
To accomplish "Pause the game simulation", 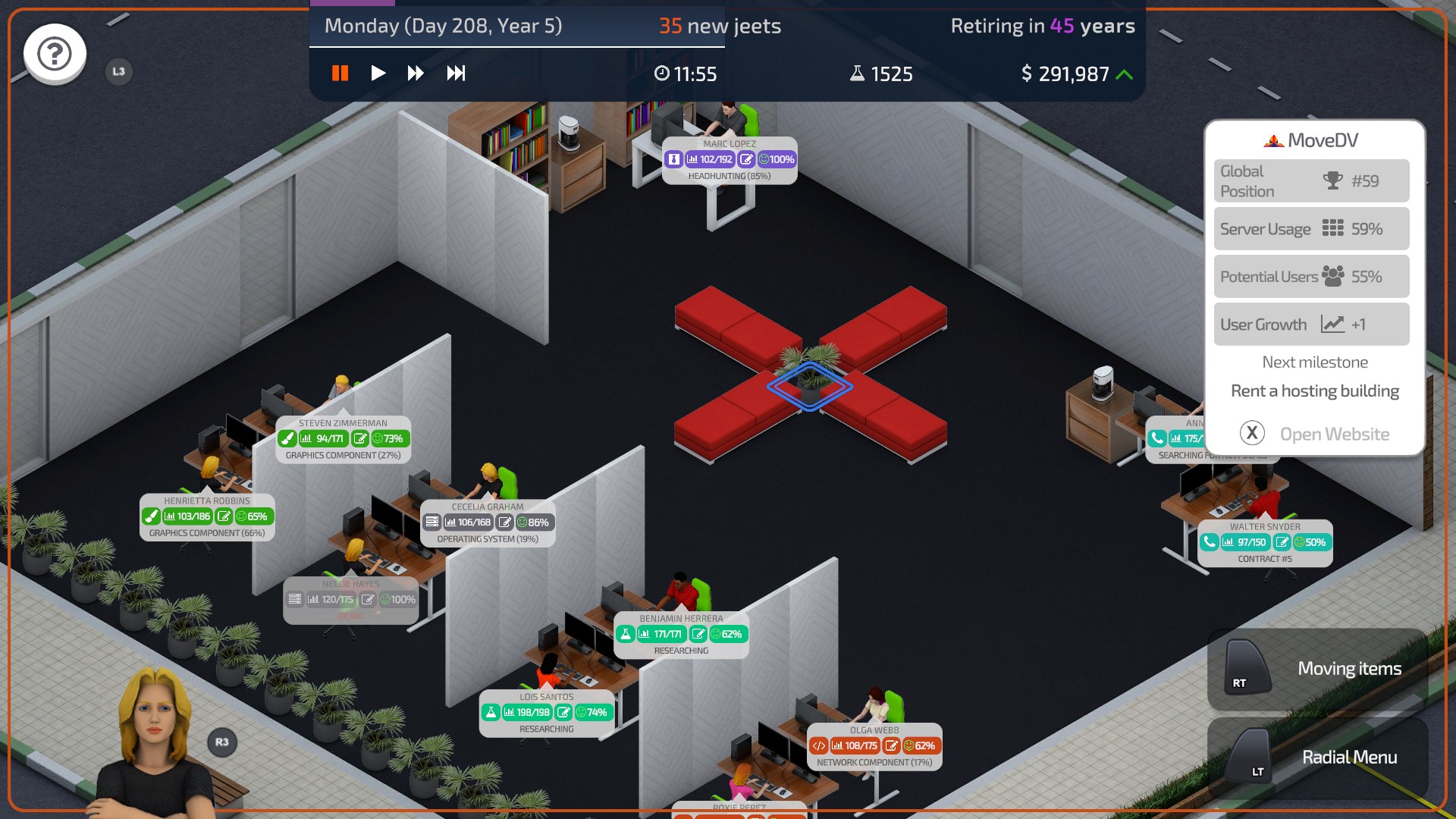I will coord(340,74).
